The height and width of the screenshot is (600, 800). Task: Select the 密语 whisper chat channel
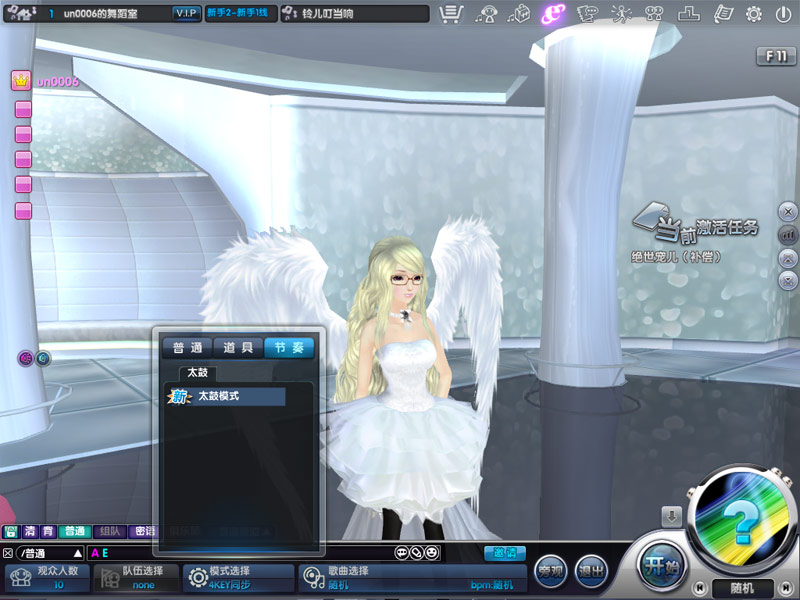[x=144, y=532]
